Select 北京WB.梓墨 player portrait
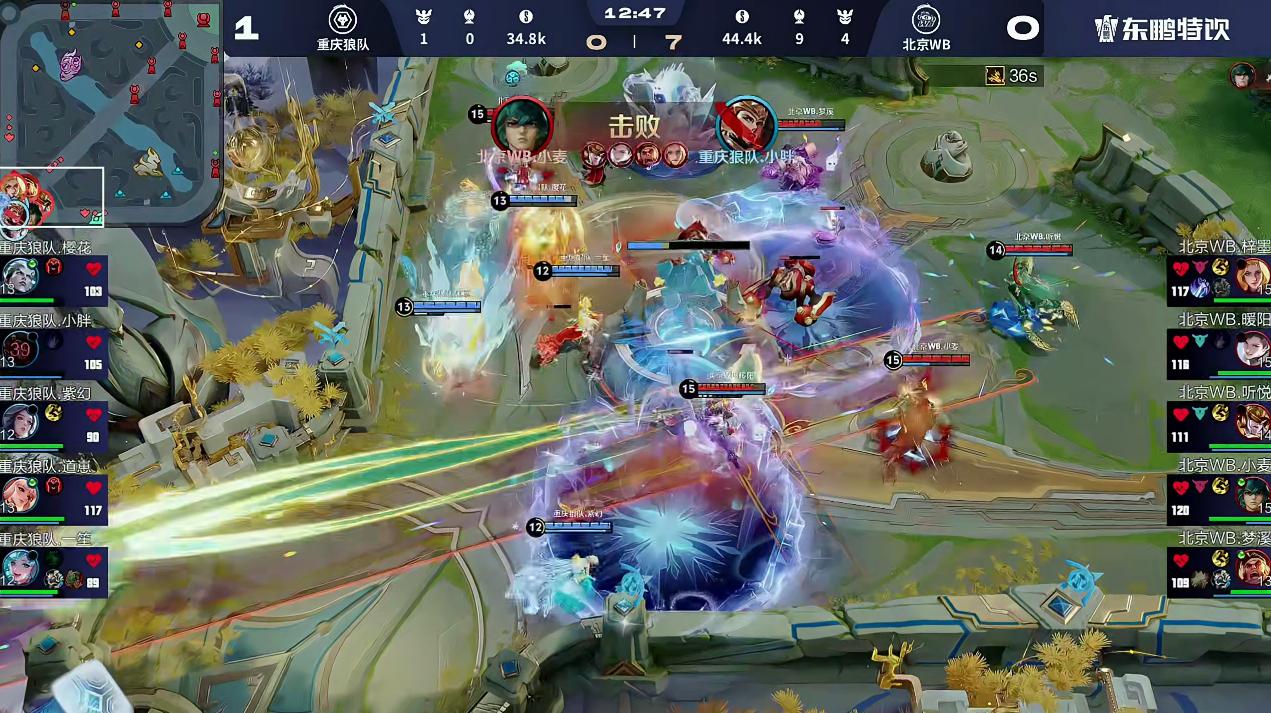 (1252, 275)
